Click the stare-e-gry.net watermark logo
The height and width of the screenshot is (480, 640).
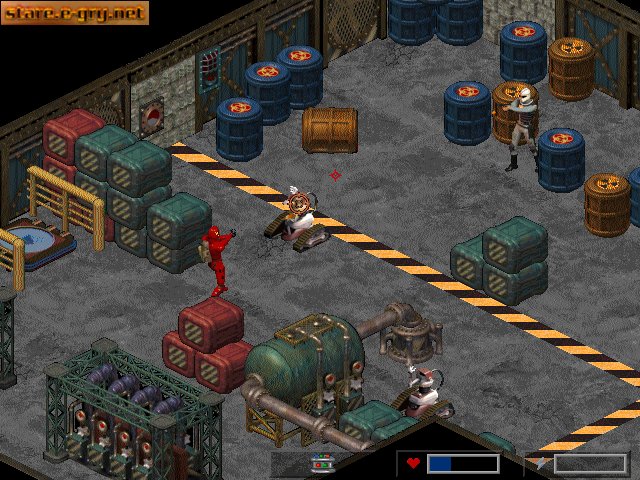pyautogui.click(x=75, y=13)
